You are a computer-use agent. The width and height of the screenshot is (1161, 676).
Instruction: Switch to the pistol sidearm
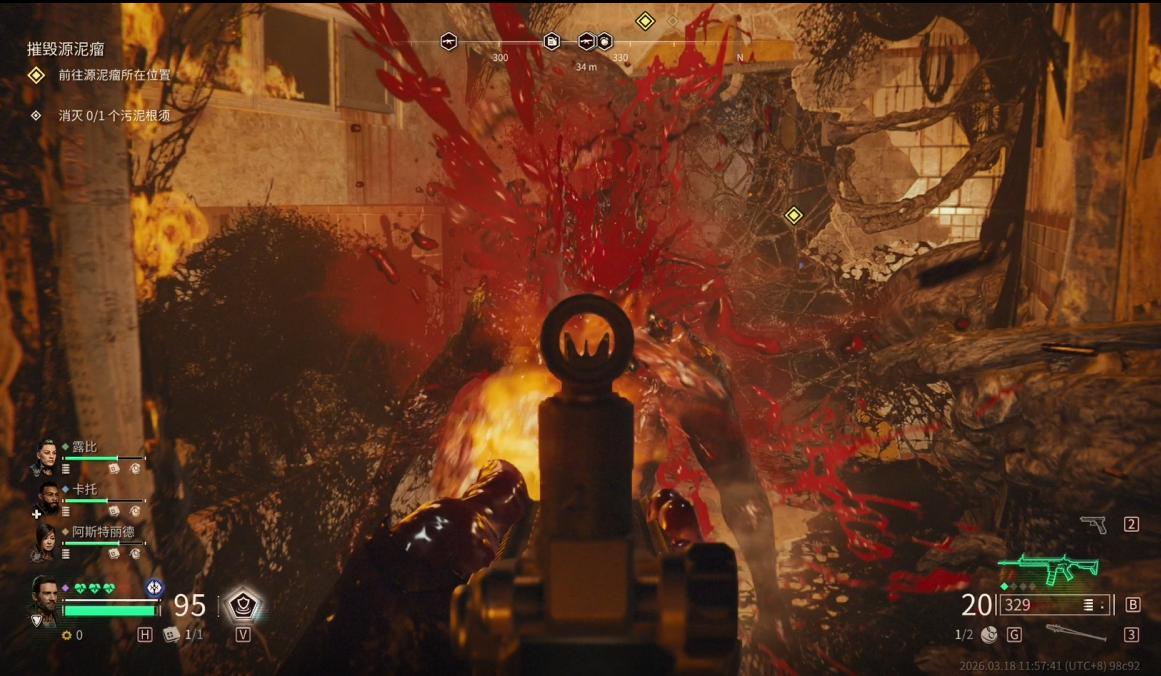(x=1093, y=524)
